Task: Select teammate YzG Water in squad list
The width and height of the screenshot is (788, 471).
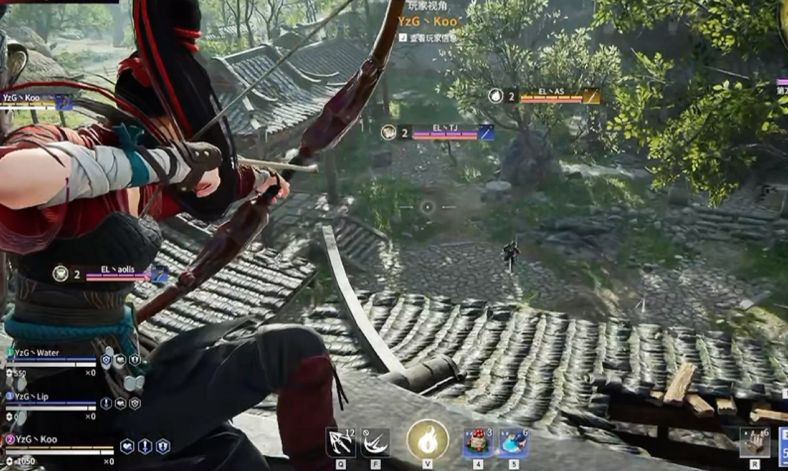Action: (x=34, y=352)
